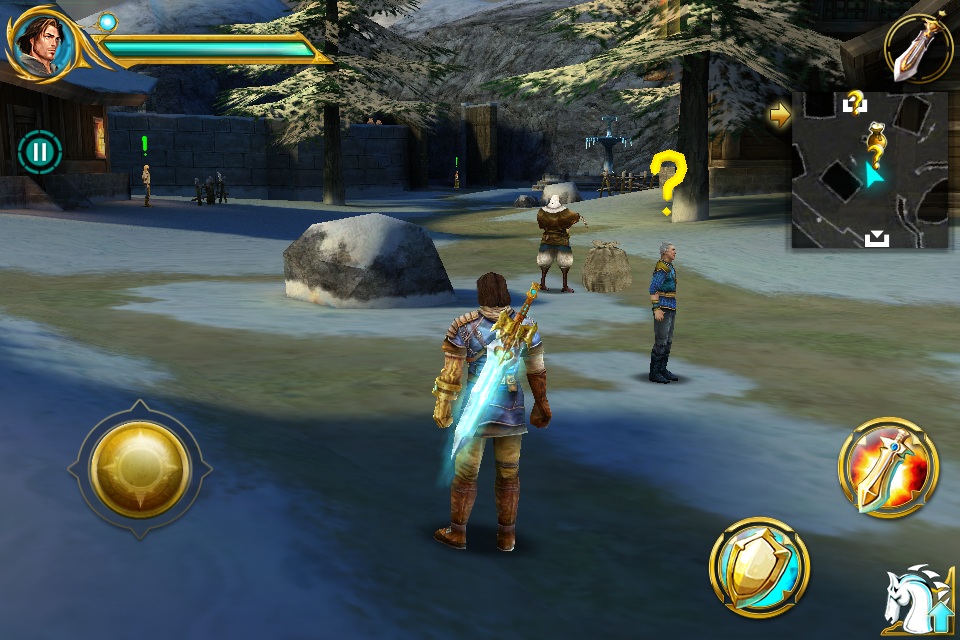Pause the game with the pause button
The height and width of the screenshot is (640, 960).
click(40, 152)
